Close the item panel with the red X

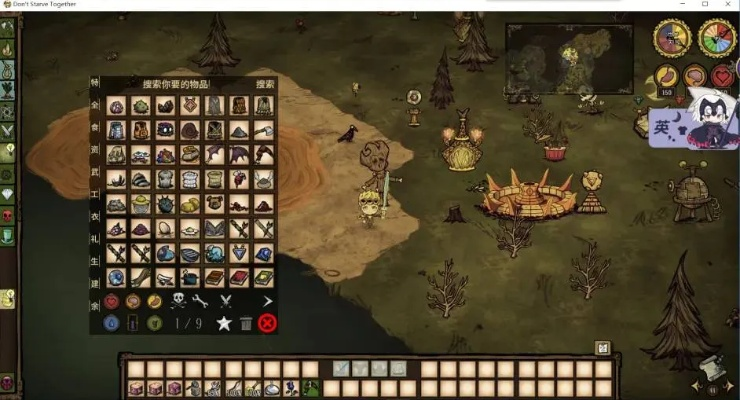pos(267,323)
